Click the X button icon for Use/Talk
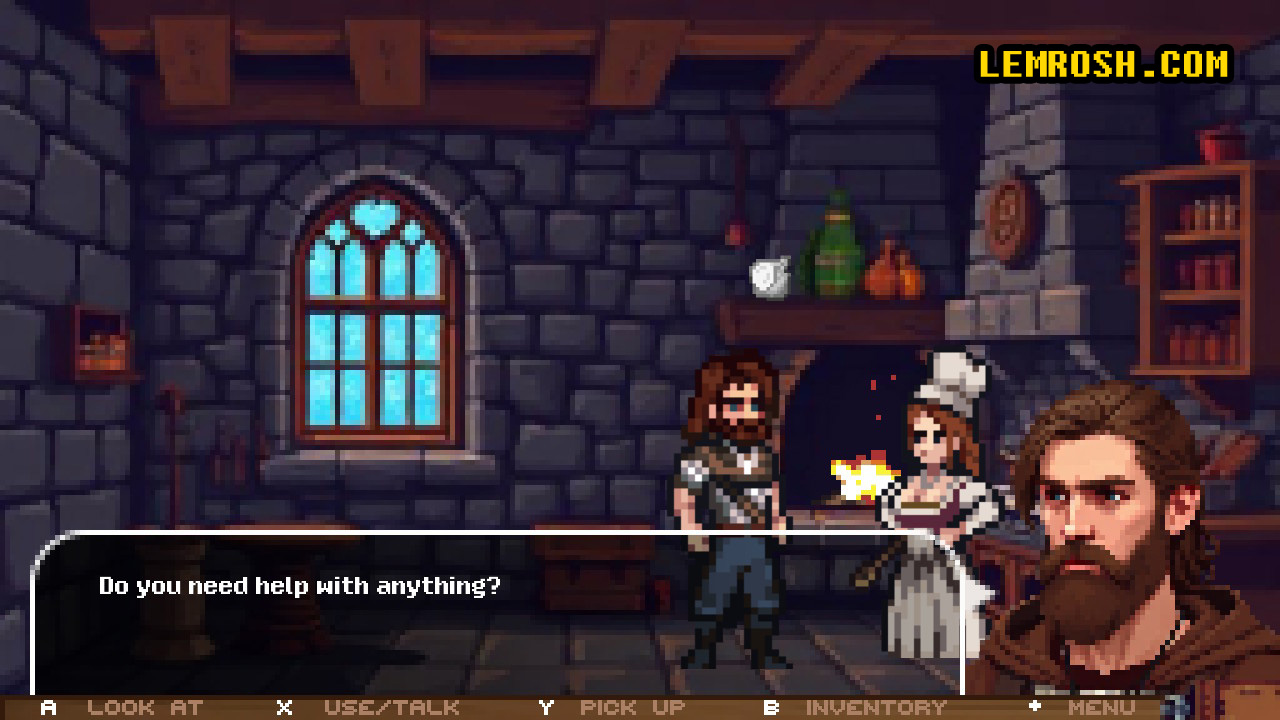Viewport: 1280px width, 720px height. click(283, 707)
